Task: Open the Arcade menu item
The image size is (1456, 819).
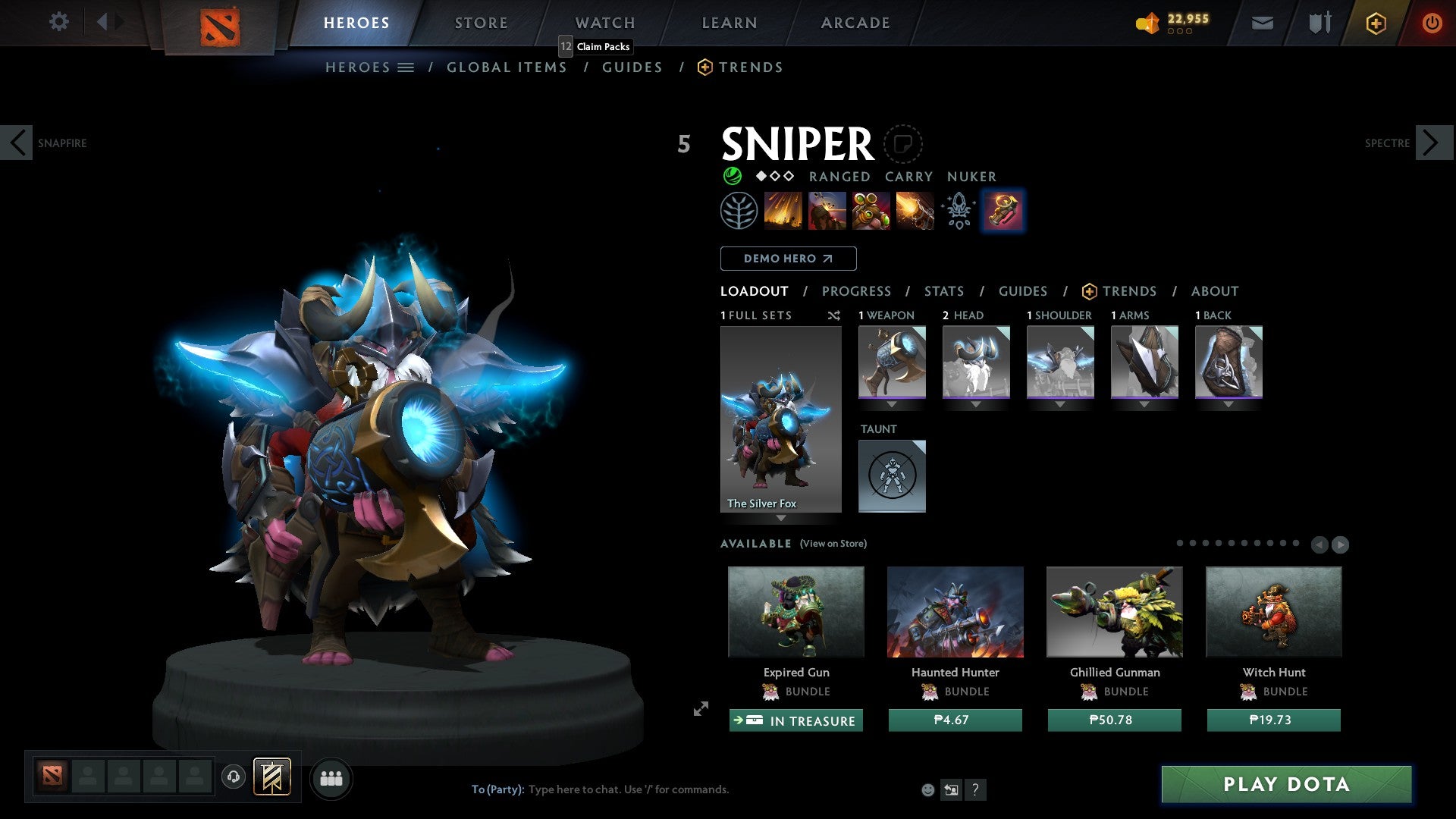Action: [855, 23]
